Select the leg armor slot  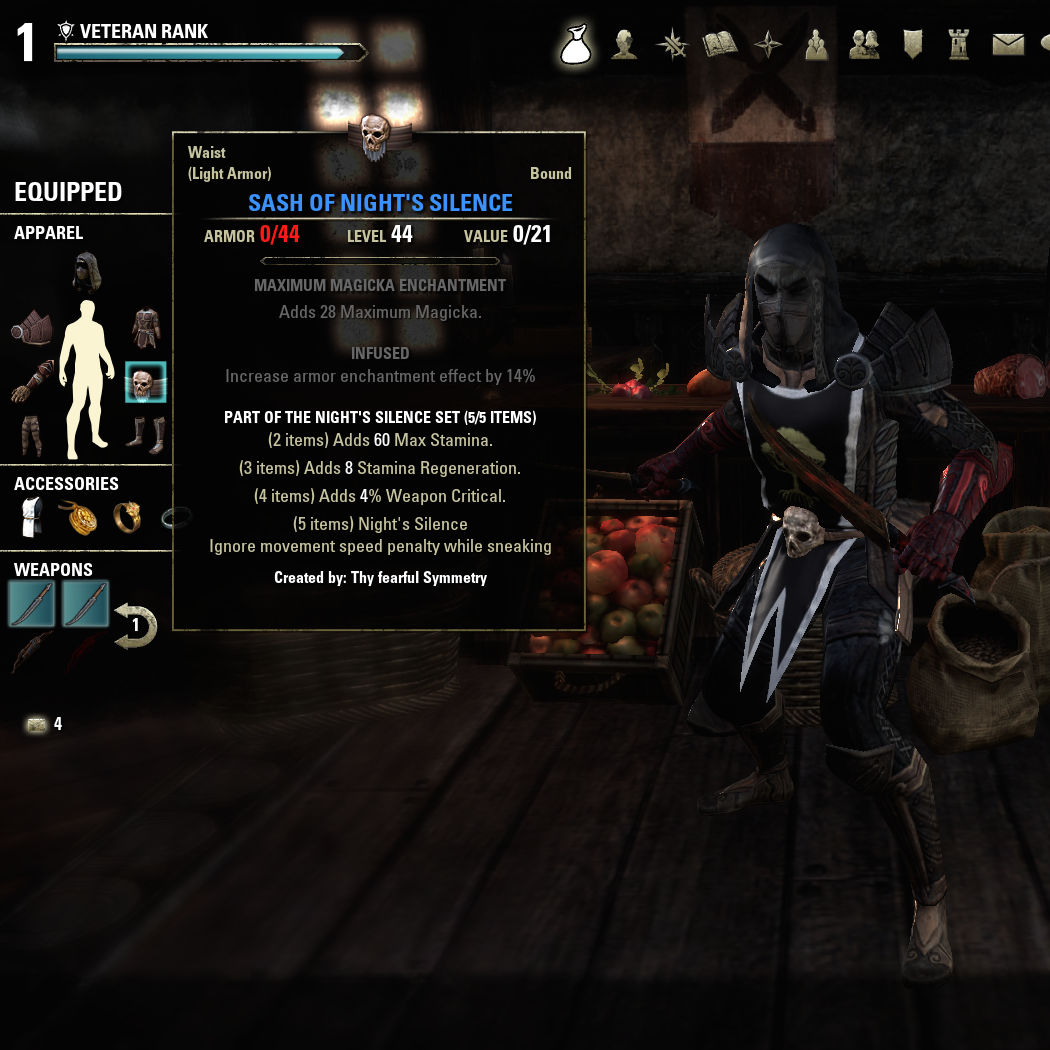32,436
